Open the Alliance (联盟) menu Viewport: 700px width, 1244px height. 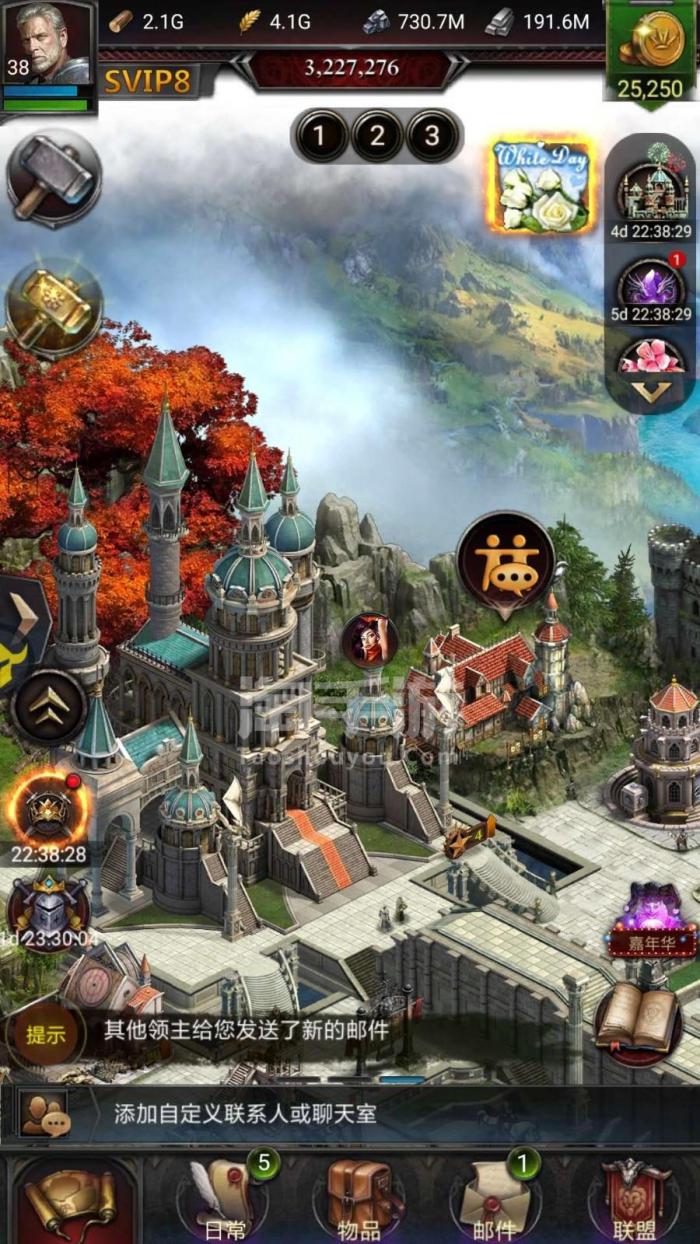click(628, 1198)
